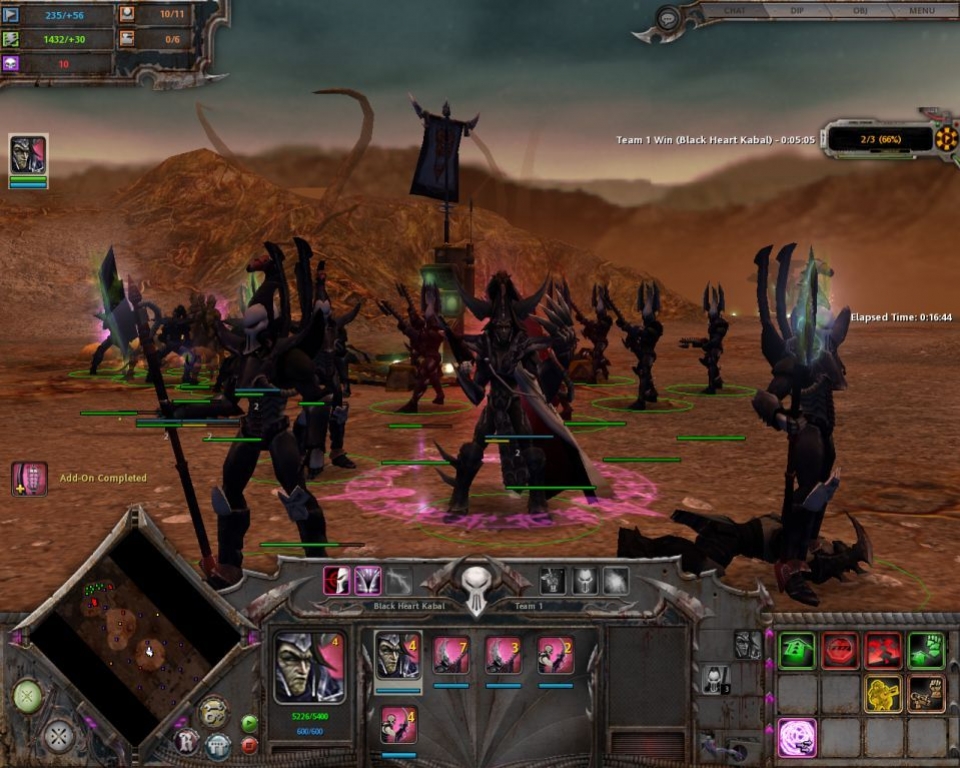Activate the green move-arrow command

coord(797,651)
